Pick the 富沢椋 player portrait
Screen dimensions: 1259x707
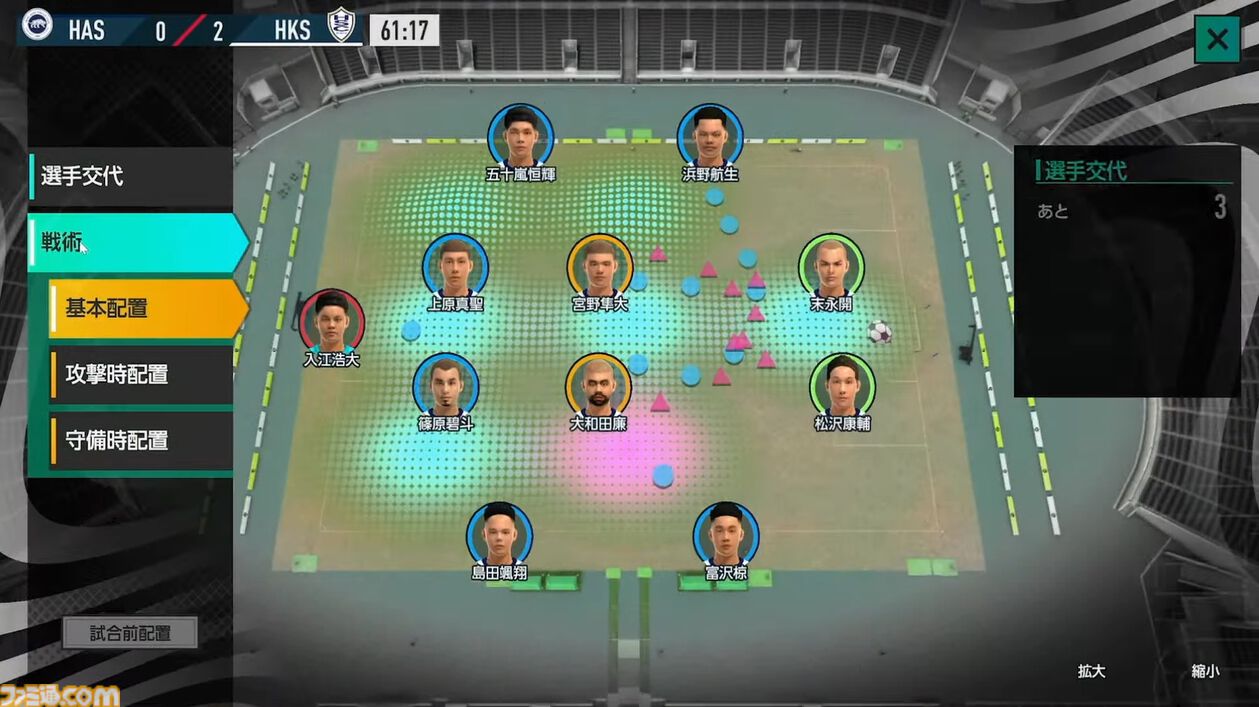(x=726, y=535)
